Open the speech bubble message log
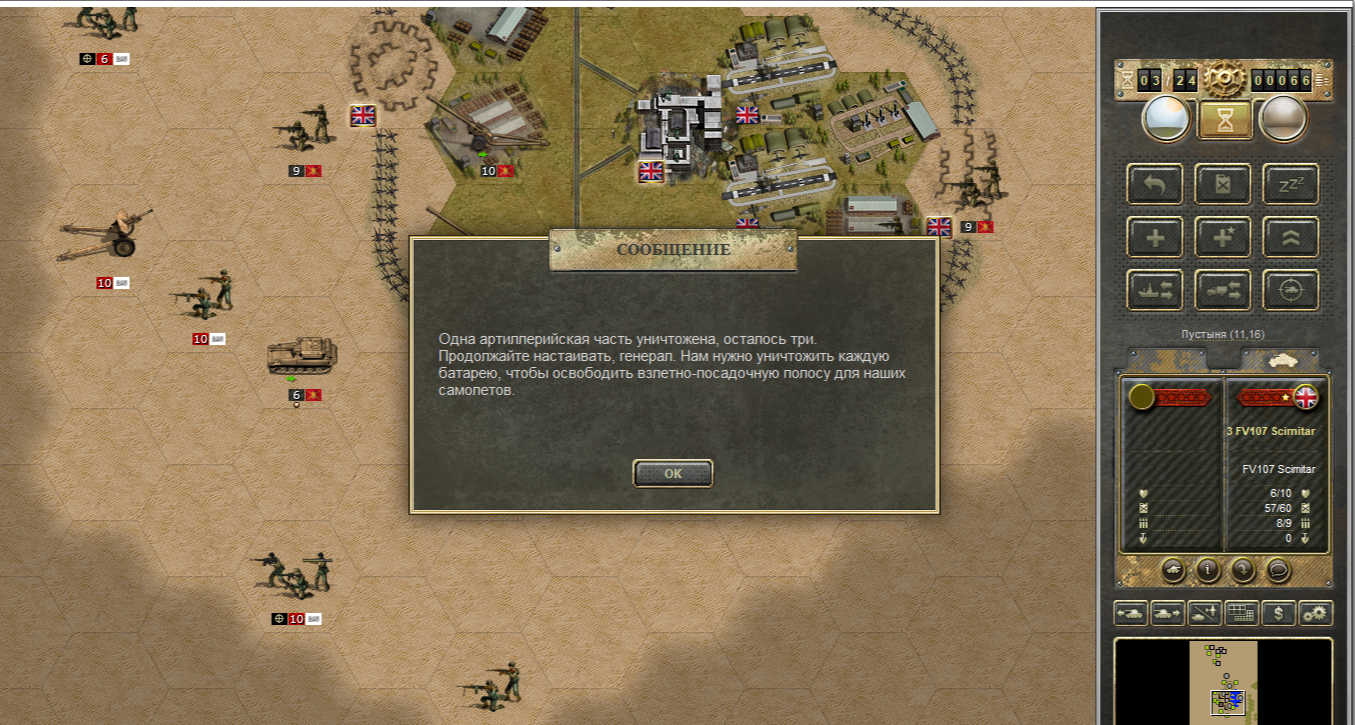The image size is (1355, 725). coord(1277,570)
